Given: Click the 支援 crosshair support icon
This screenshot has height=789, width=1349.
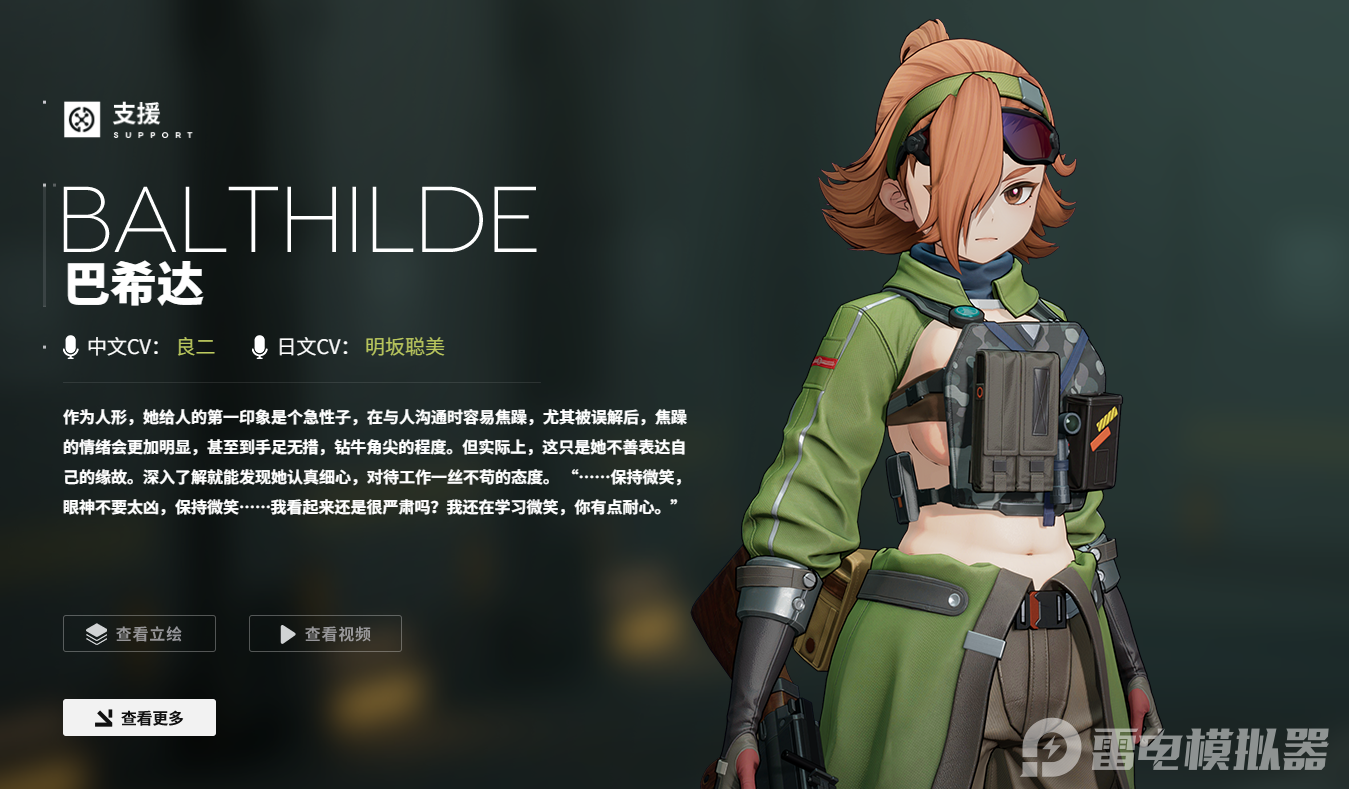Looking at the screenshot, I should [x=80, y=122].
